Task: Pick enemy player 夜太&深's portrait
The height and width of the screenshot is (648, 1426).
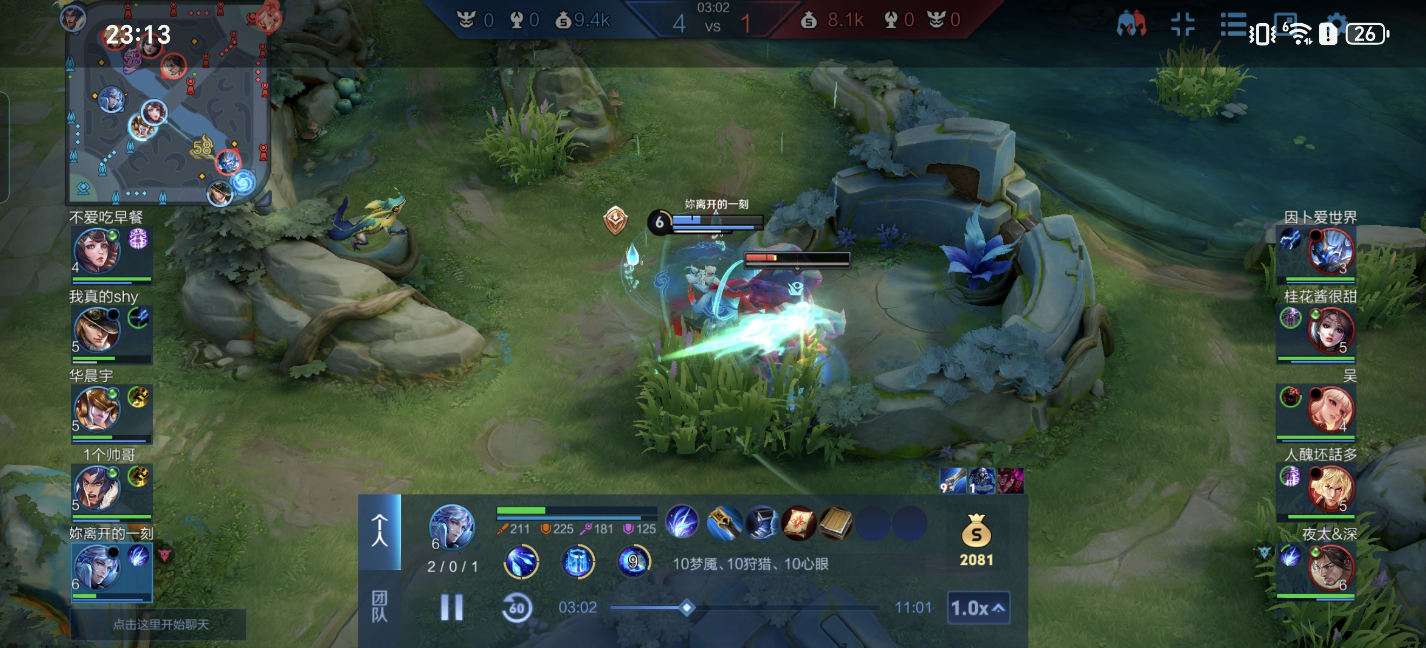Action: (x=1331, y=566)
